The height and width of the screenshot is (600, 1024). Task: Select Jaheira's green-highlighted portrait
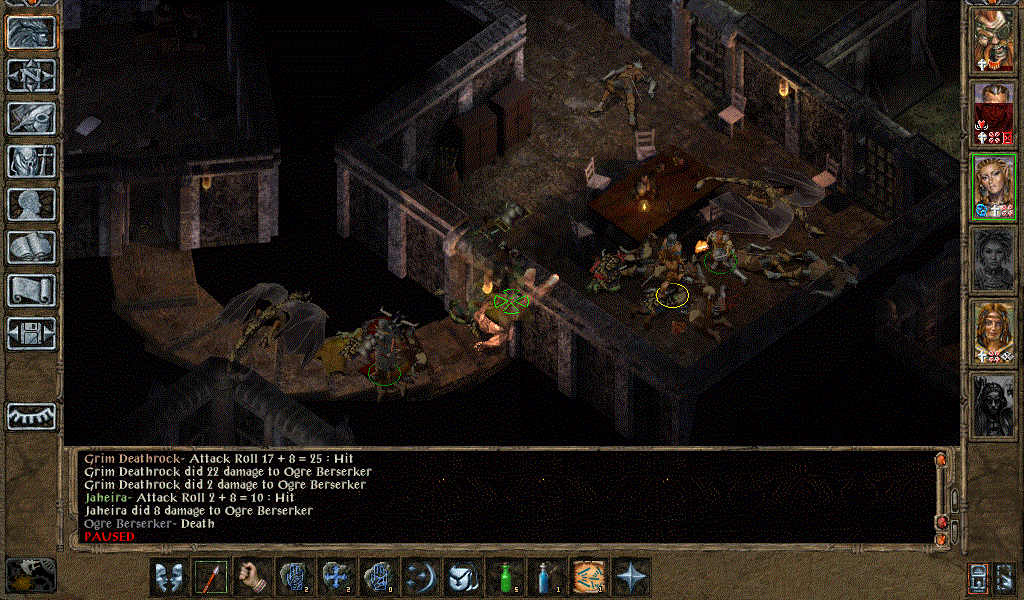click(x=994, y=185)
